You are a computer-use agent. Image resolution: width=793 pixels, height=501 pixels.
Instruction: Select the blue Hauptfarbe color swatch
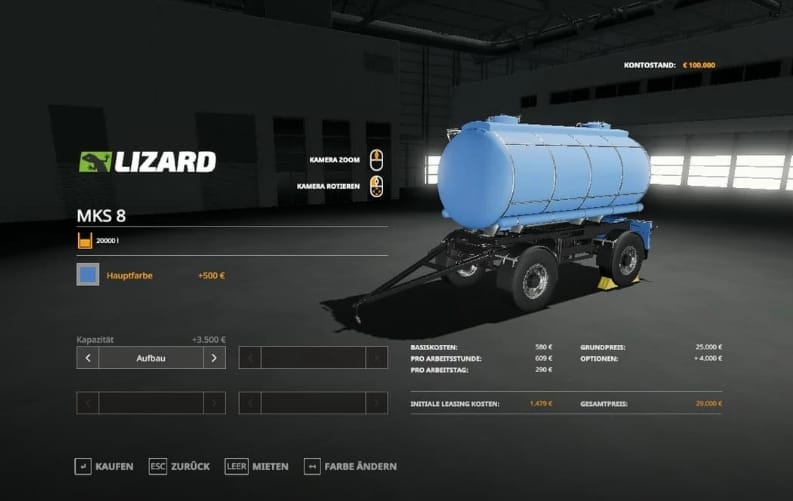(88, 275)
